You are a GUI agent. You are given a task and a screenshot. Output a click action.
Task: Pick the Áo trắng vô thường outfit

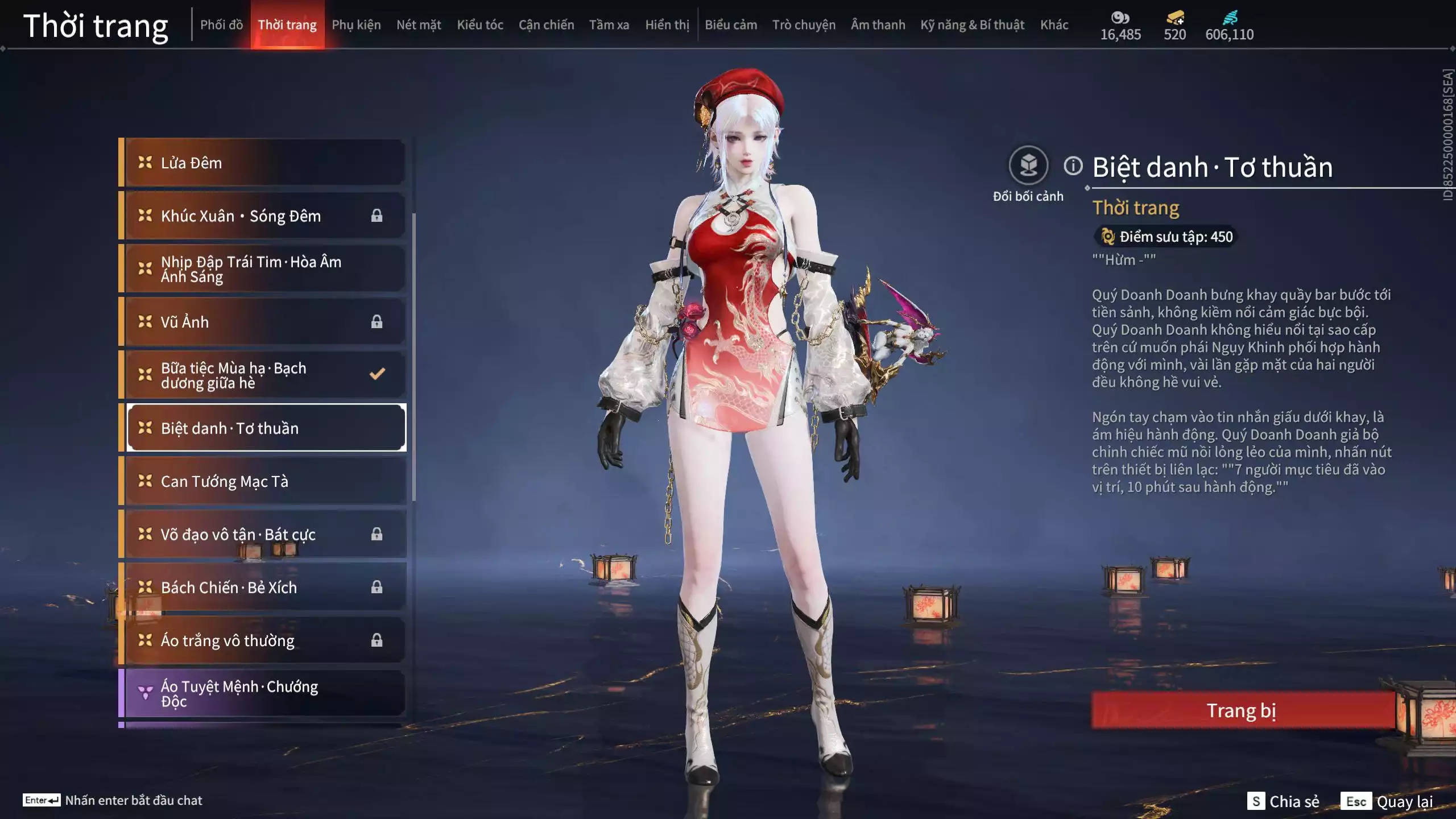(264, 640)
